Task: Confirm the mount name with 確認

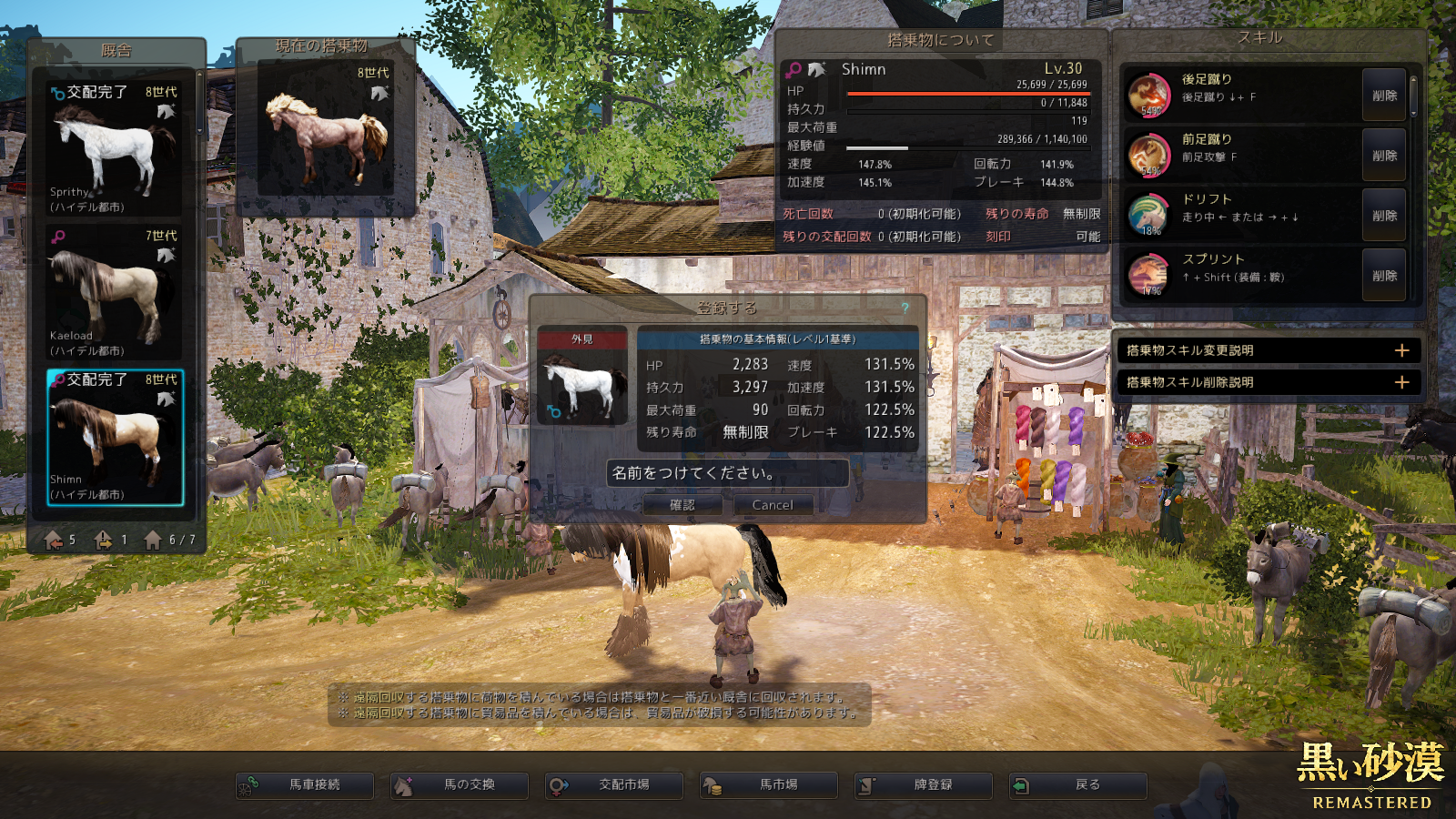Action: [x=682, y=505]
